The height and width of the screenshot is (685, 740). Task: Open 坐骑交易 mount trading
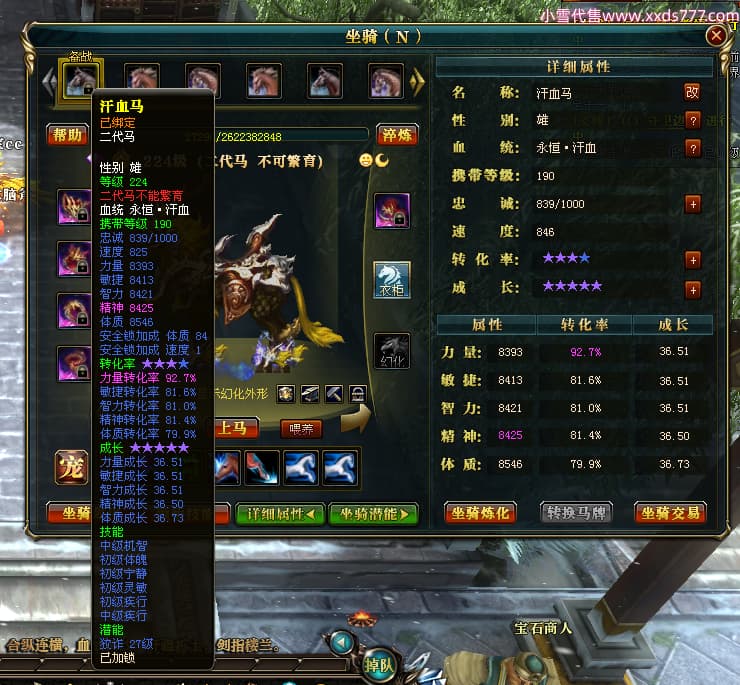[x=670, y=513]
